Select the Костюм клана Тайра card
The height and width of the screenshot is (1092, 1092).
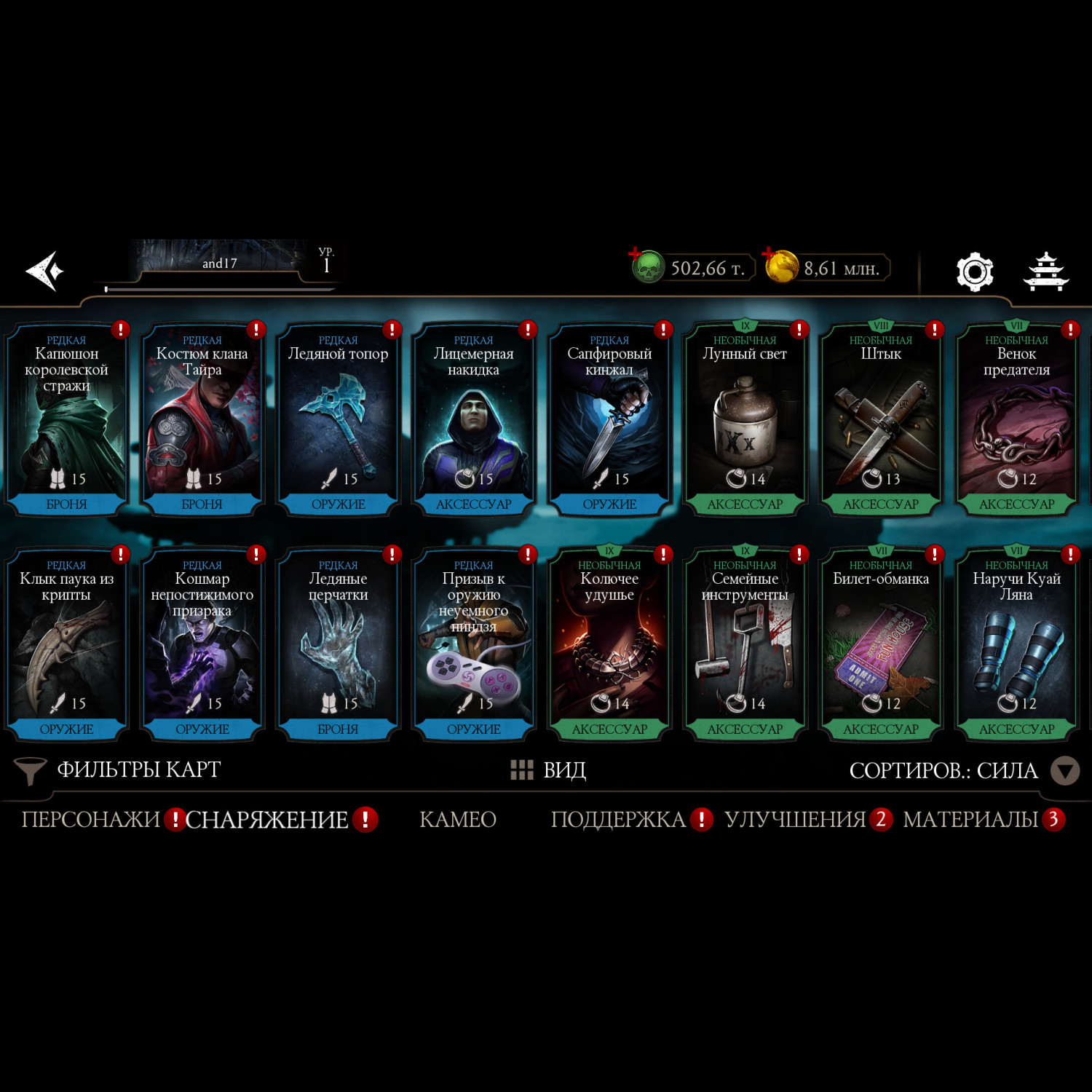[x=202, y=420]
